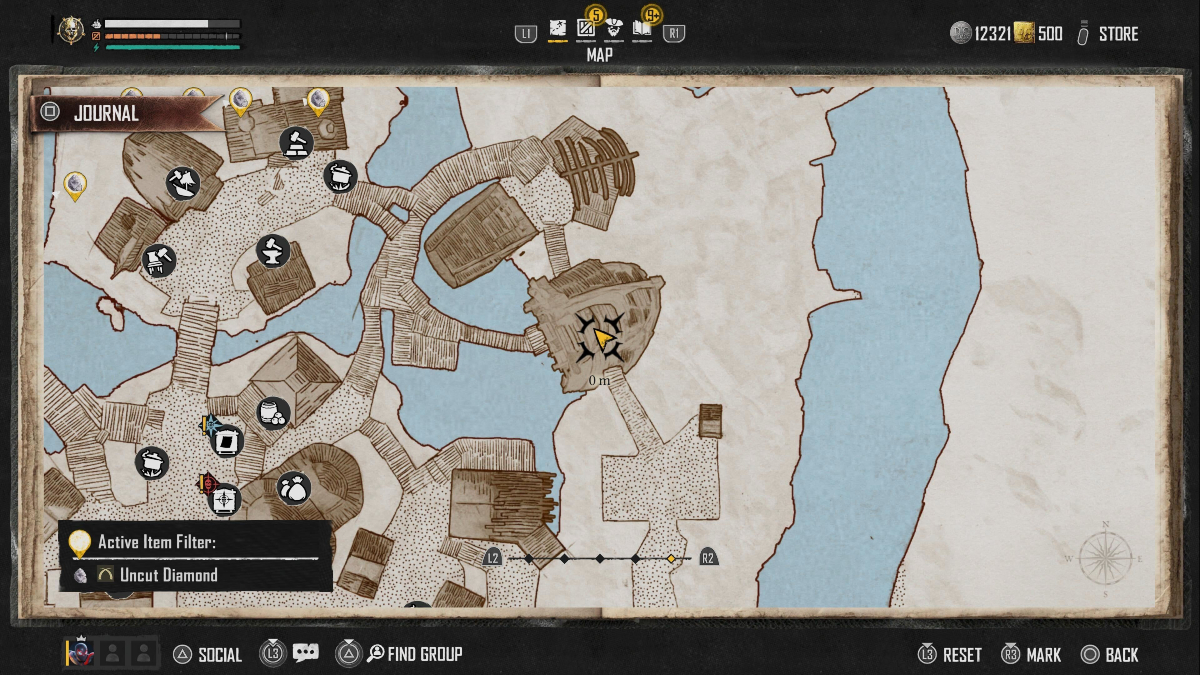The image size is (1200, 675).
Task: Open the Store
Action: click(x=1117, y=34)
